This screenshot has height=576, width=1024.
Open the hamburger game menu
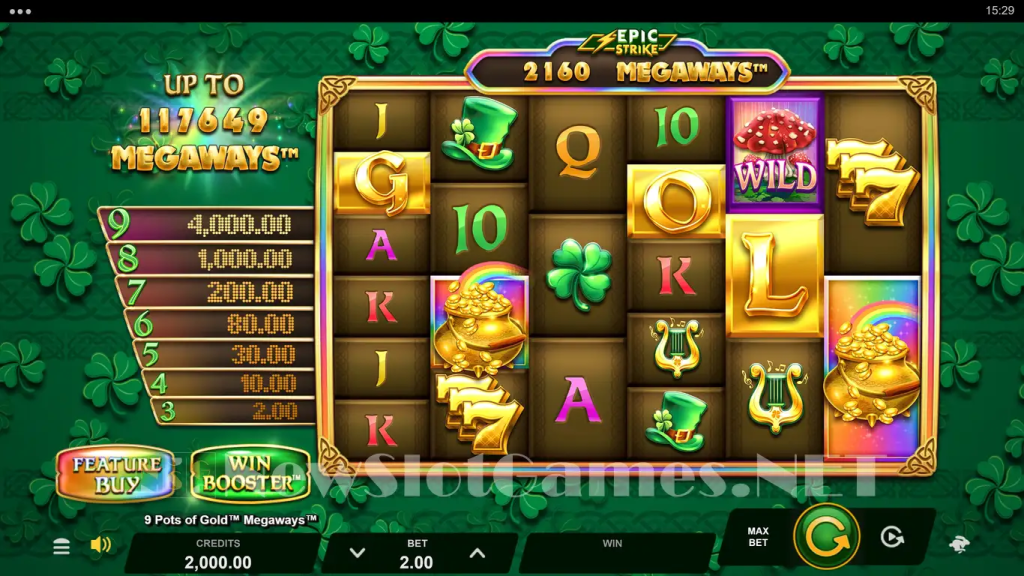62,546
